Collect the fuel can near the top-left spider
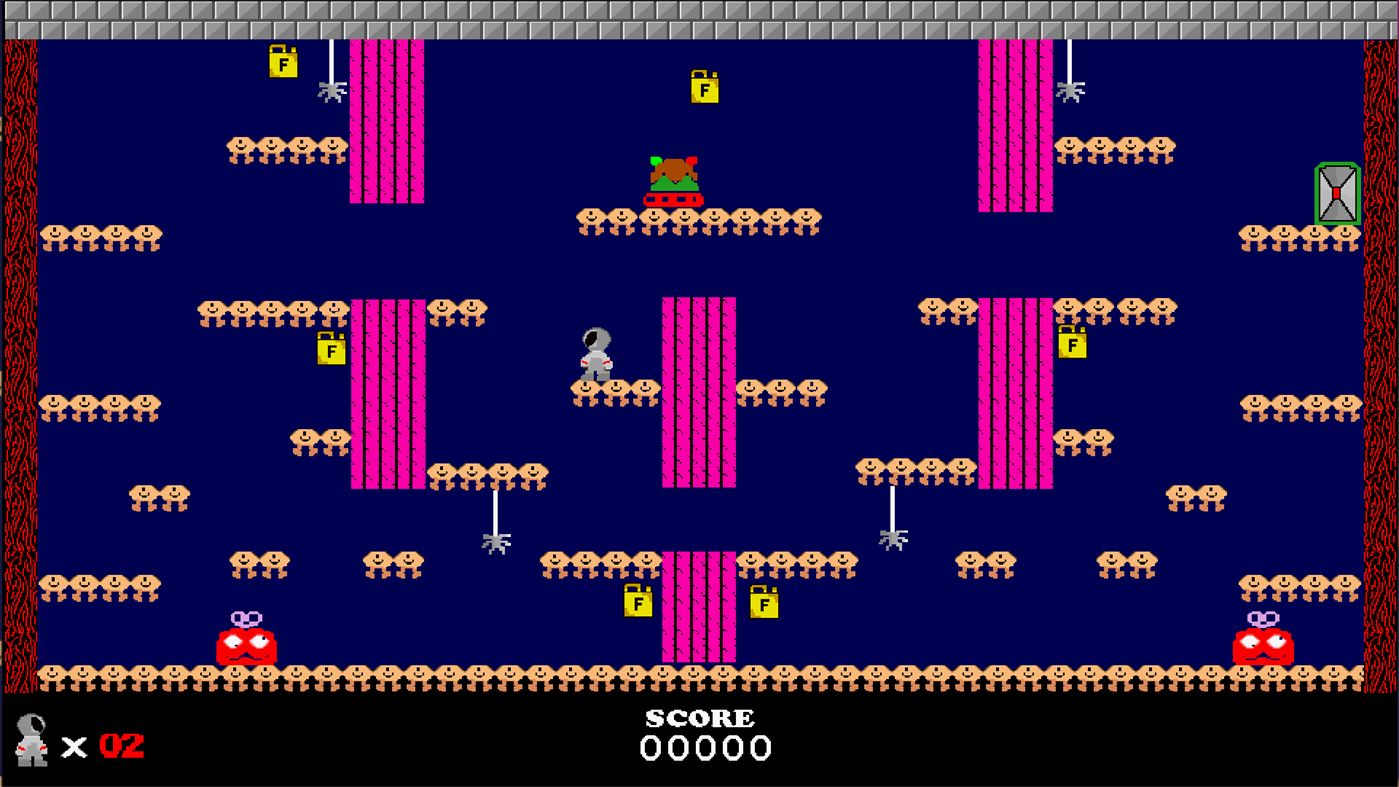Screen dimensions: 1399x787 pos(283,64)
